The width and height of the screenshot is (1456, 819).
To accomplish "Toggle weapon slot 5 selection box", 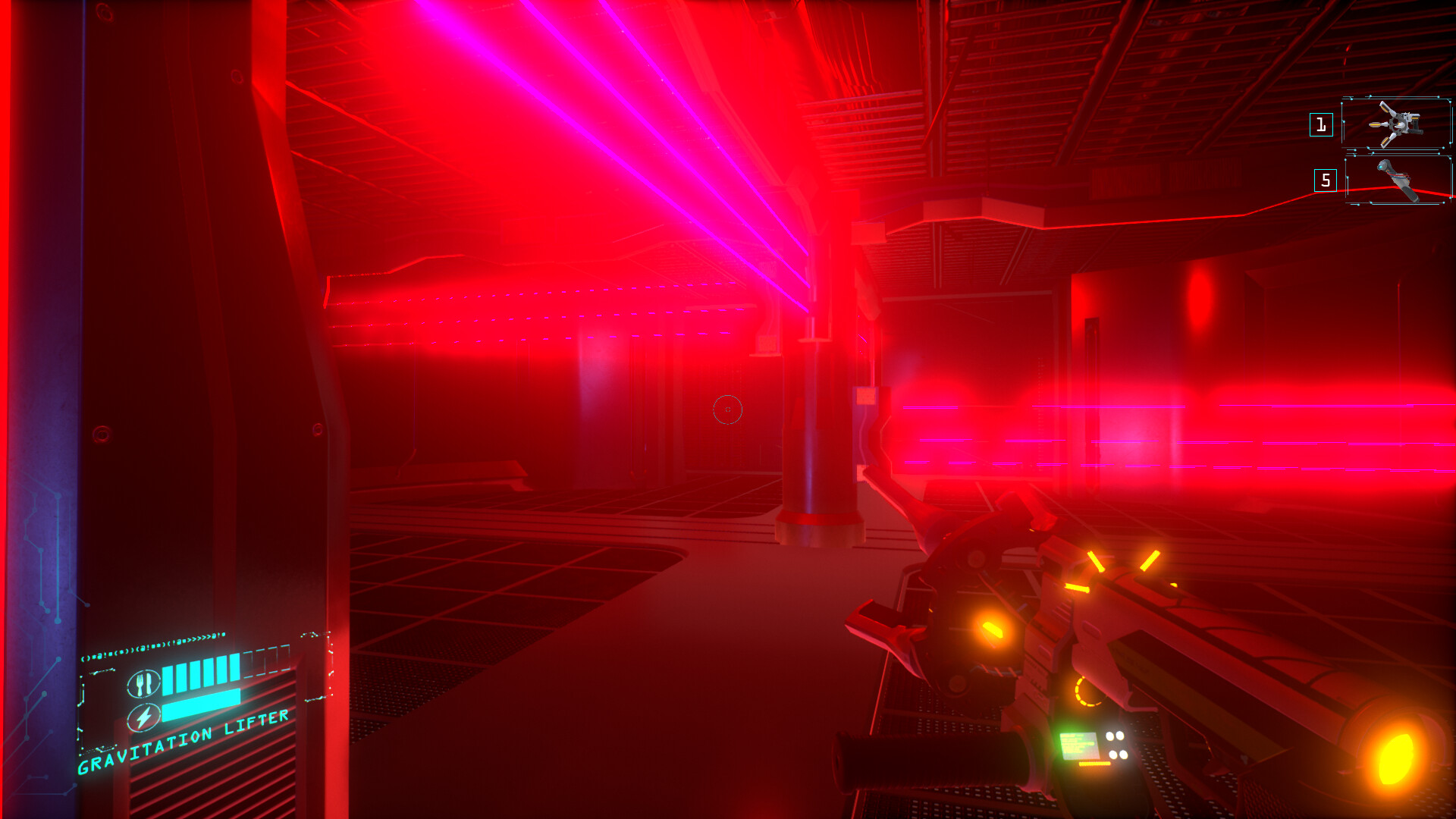I will click(1326, 180).
